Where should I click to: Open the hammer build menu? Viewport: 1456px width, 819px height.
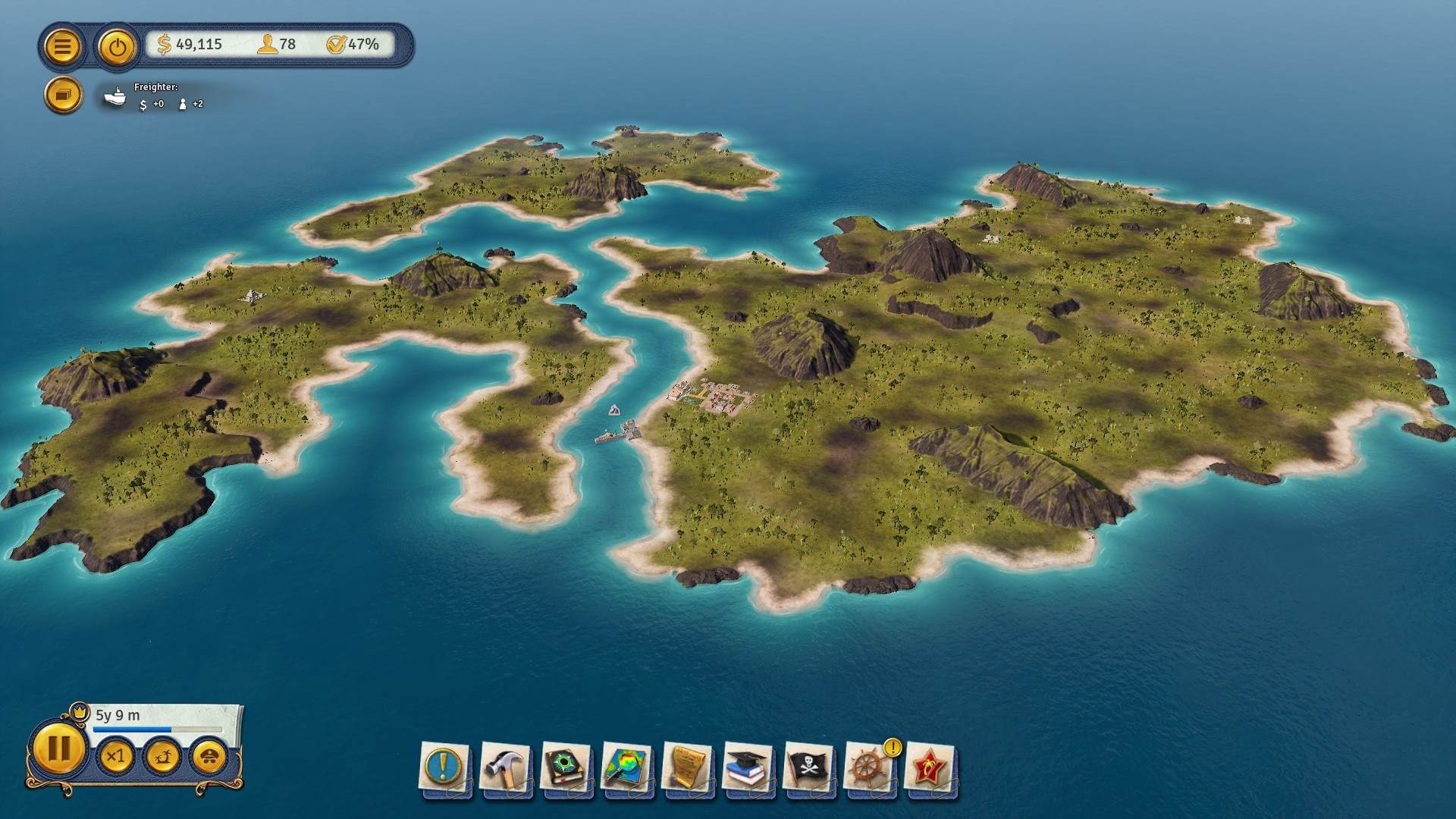pos(505,767)
